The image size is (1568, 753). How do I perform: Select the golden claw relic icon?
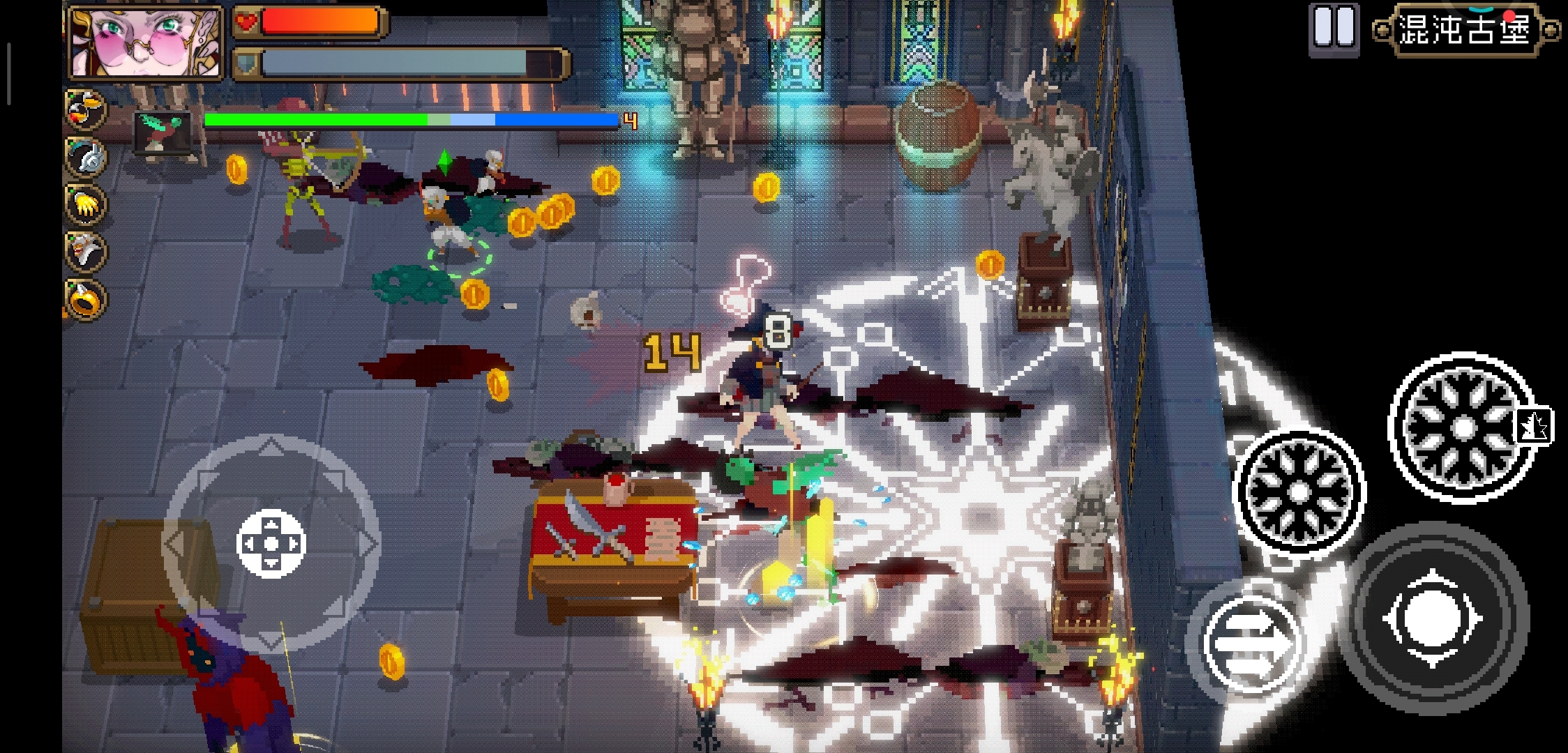(x=86, y=204)
